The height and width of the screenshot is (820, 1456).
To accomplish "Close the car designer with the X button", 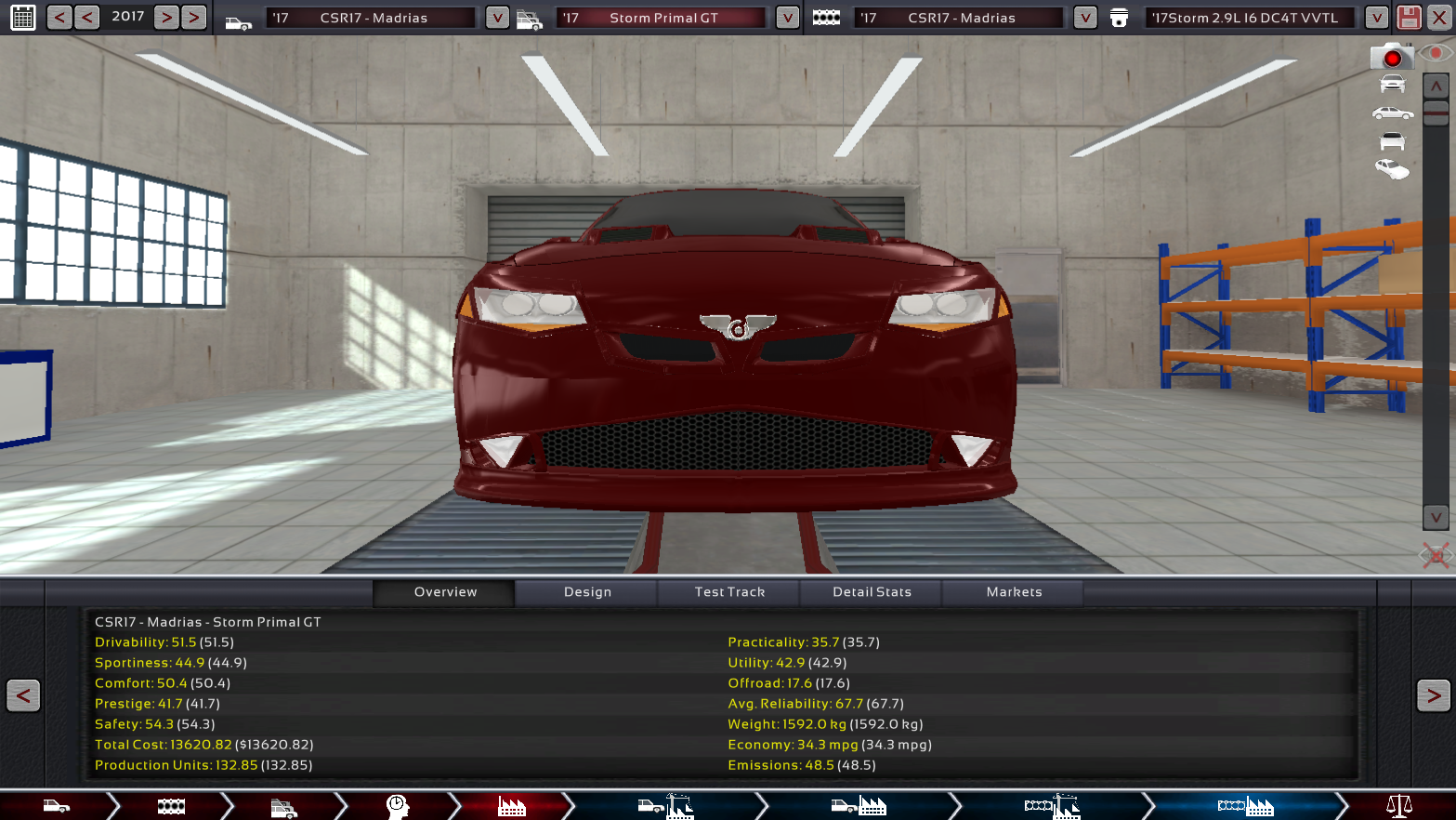I will click(x=1438, y=18).
